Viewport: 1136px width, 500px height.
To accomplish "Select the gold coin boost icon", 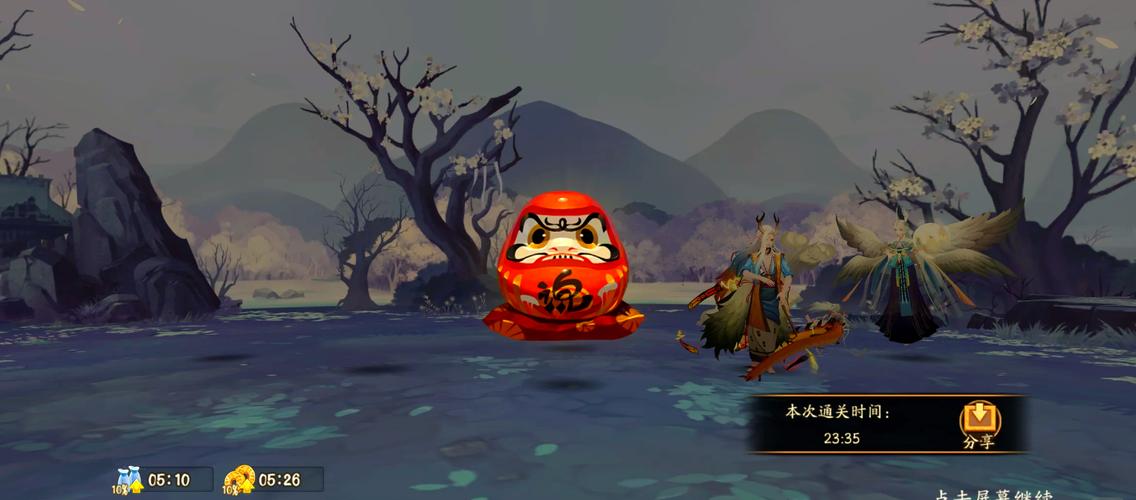I will pyautogui.click(x=240, y=480).
